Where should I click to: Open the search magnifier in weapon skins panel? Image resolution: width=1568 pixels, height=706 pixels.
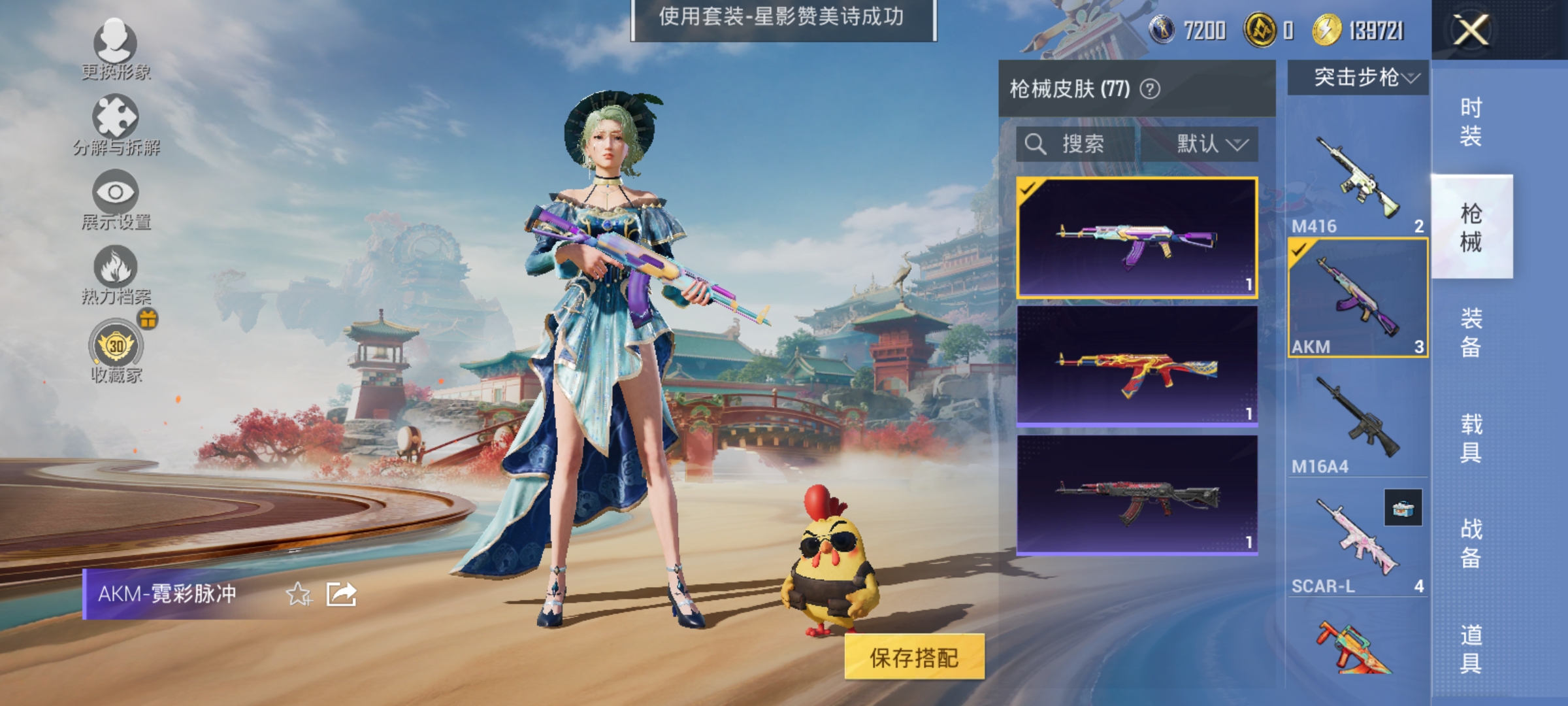coord(1037,144)
